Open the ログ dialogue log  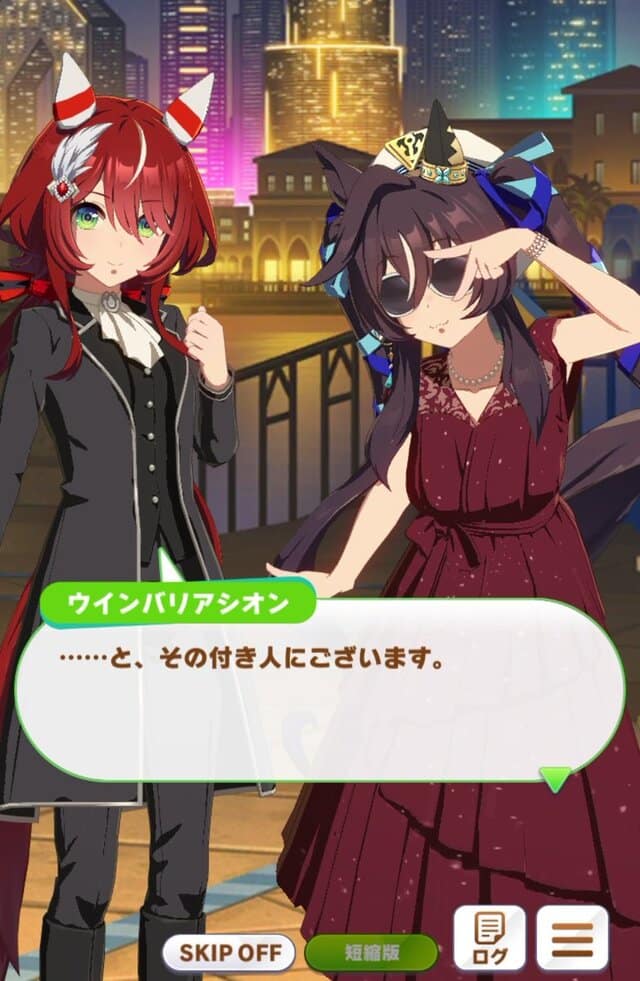[x=489, y=938]
